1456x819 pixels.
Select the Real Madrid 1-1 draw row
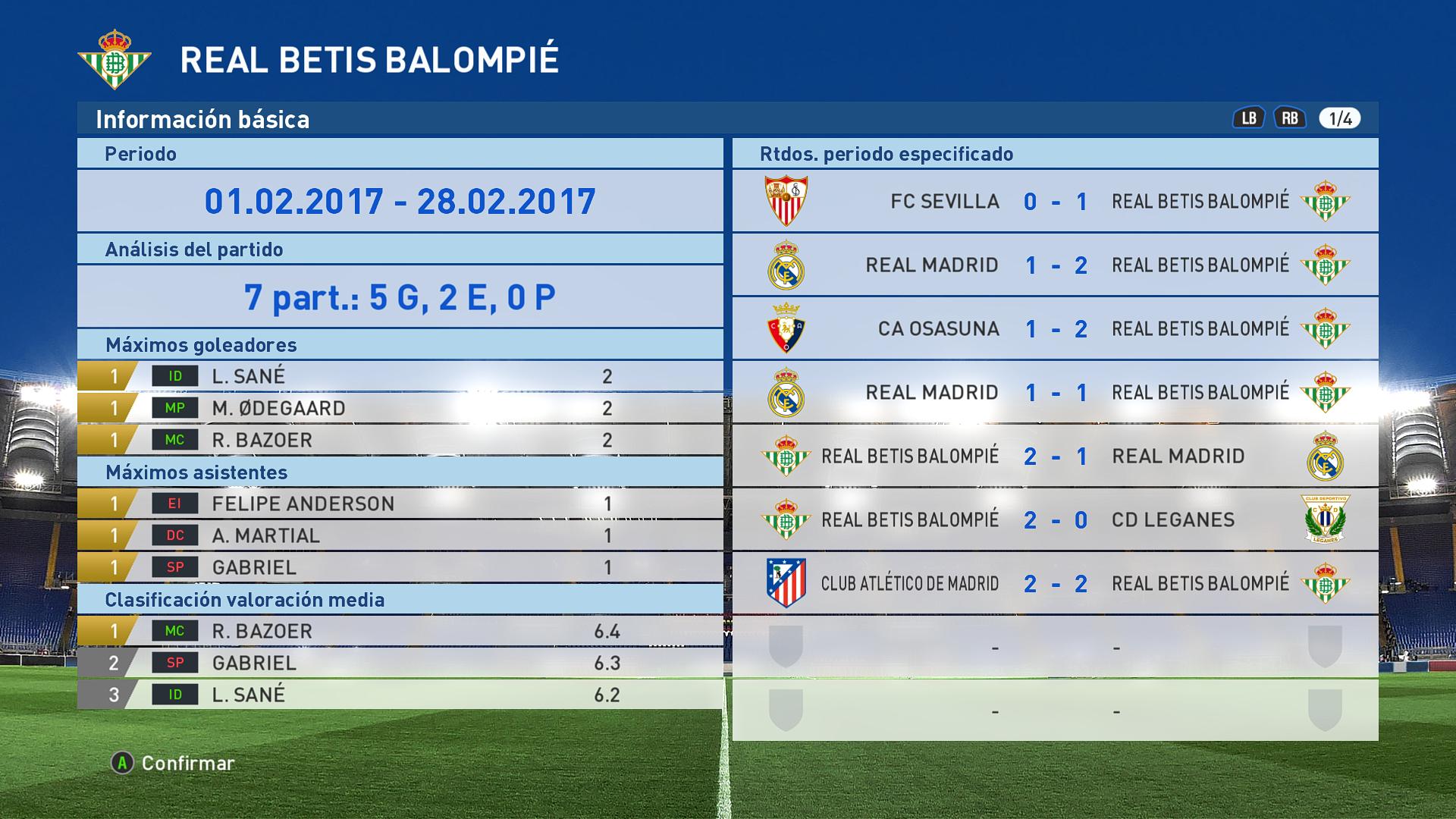point(1055,392)
